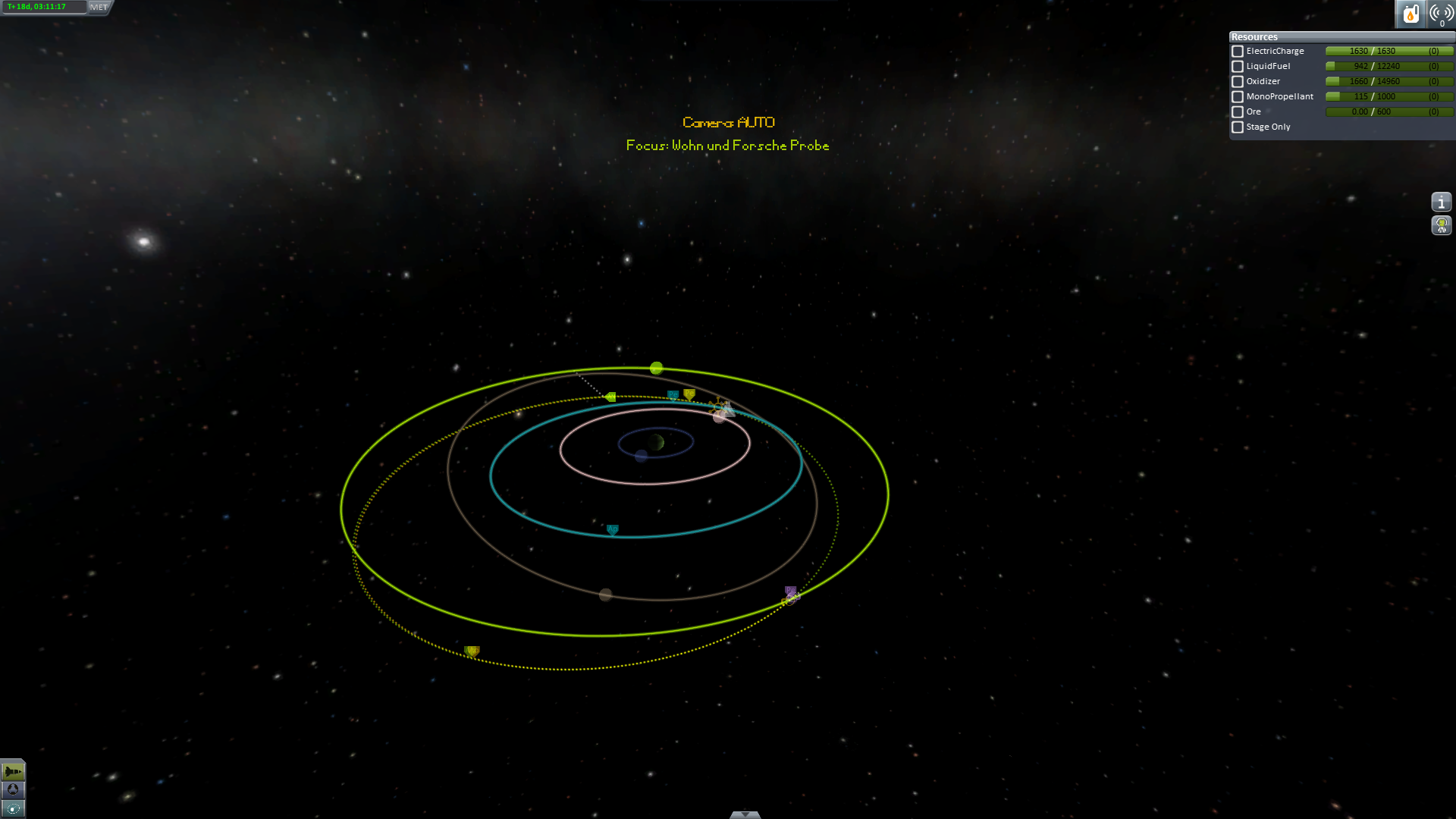The width and height of the screenshot is (1456, 819).
Task: Enable the Stage Only option
Action: [1238, 127]
